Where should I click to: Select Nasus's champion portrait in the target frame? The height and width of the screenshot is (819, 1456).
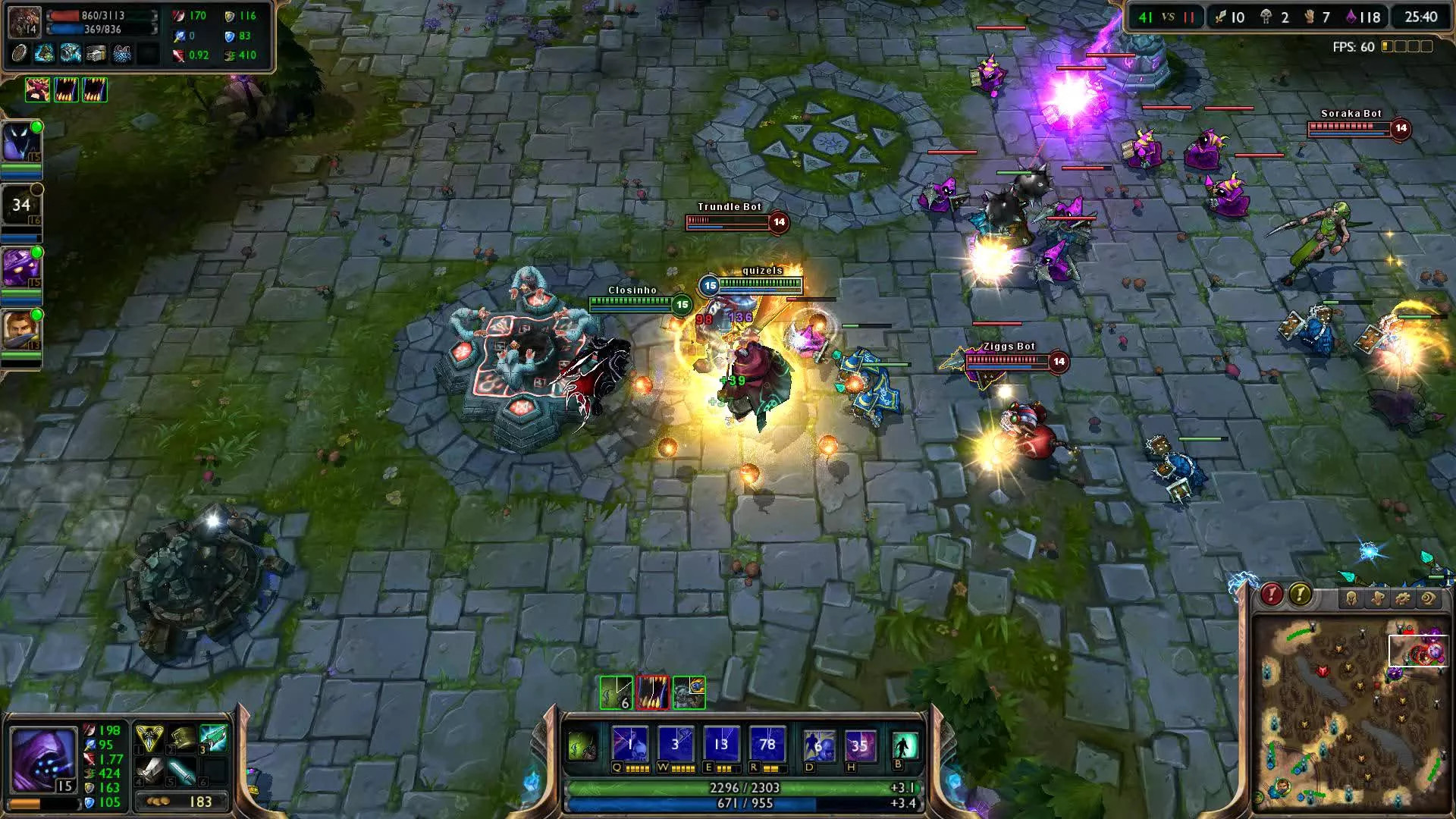(25, 21)
